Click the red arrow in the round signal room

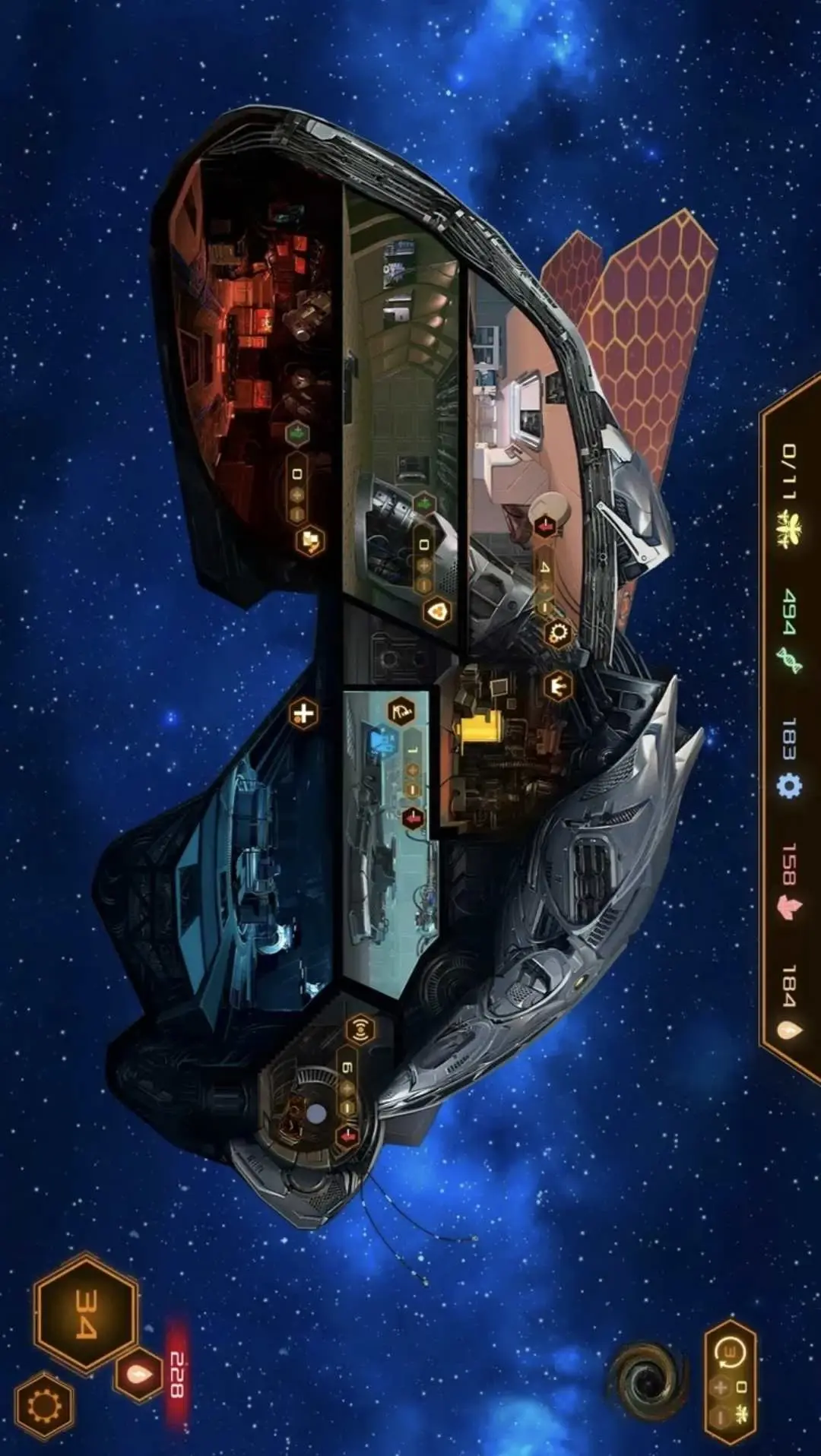tap(348, 1136)
